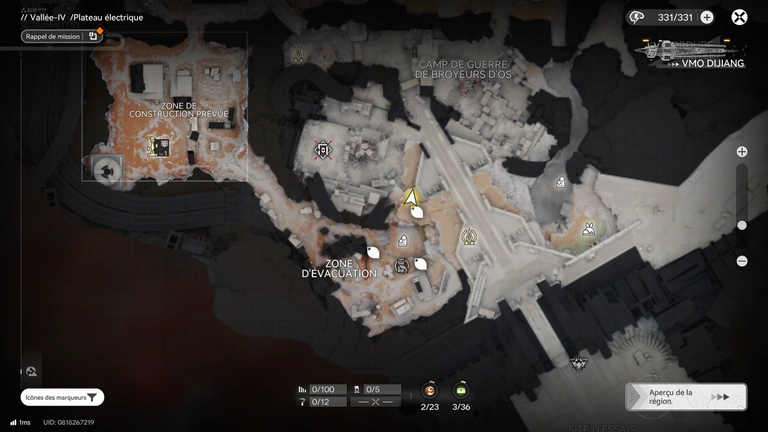
Task: Show the orange collectible counter 2/23
Action: [430, 391]
